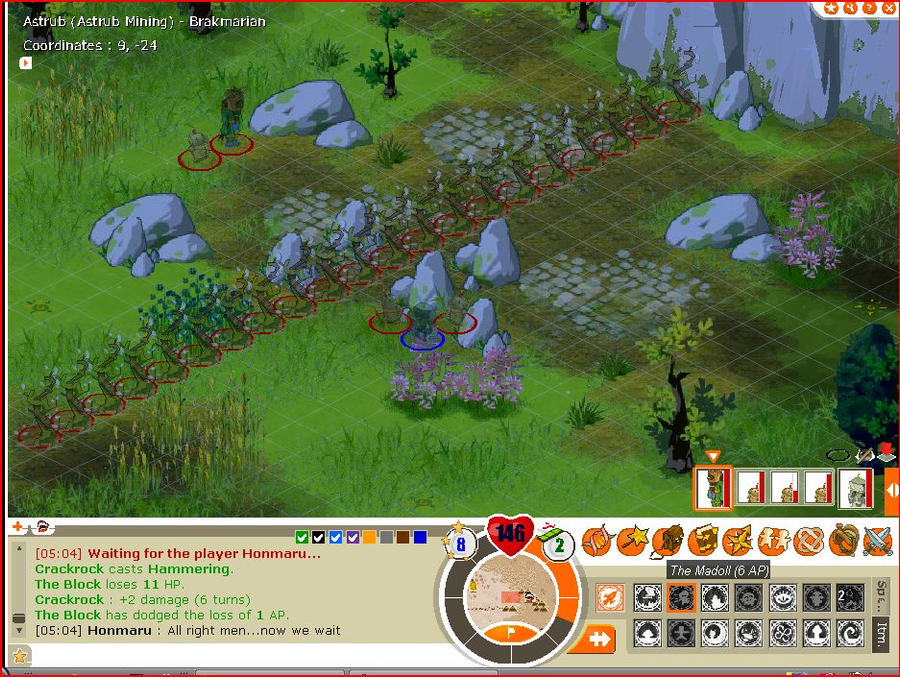This screenshot has width=900, height=677.
Task: Select the grey Block monster portrait in timeline
Action: pos(855,487)
